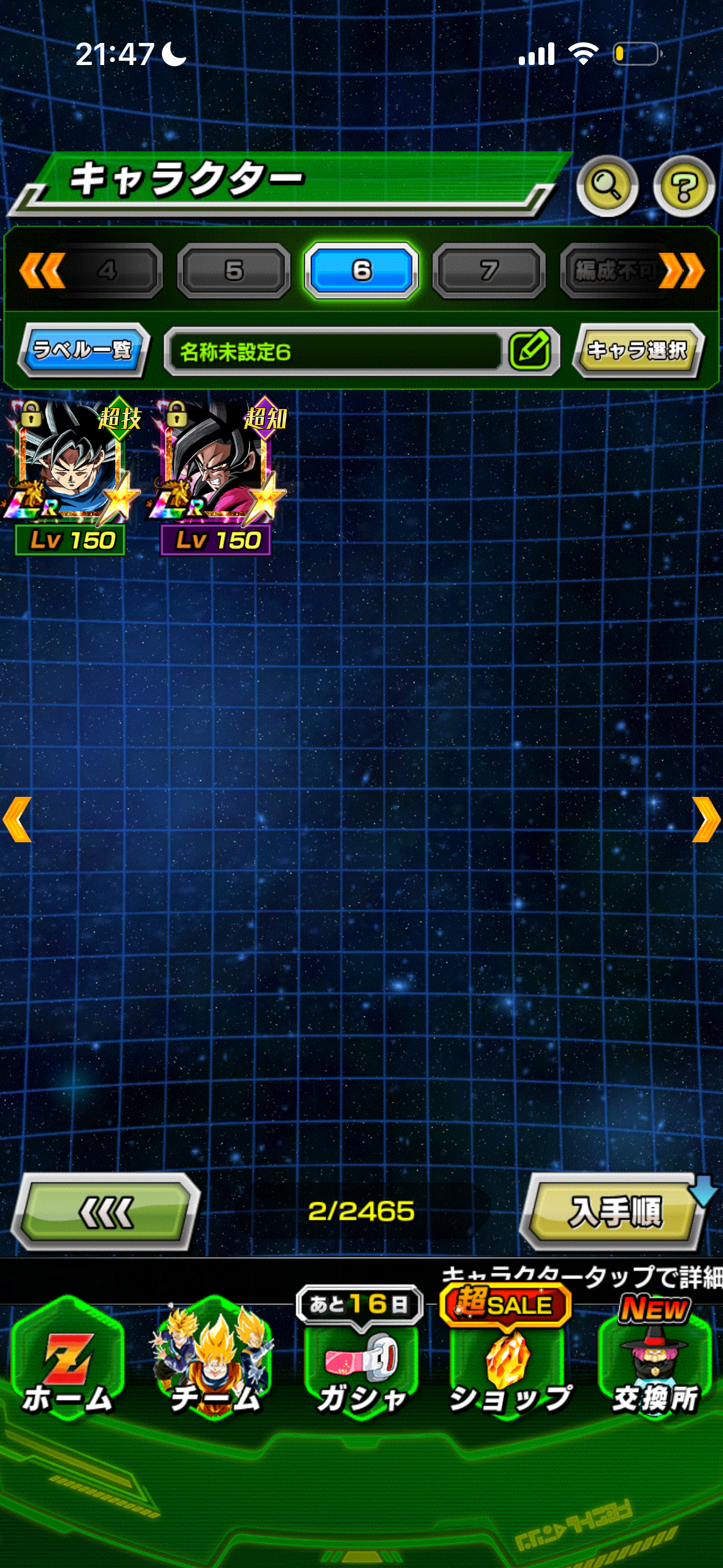
Task: Tap the green back button
Action: 106,1212
